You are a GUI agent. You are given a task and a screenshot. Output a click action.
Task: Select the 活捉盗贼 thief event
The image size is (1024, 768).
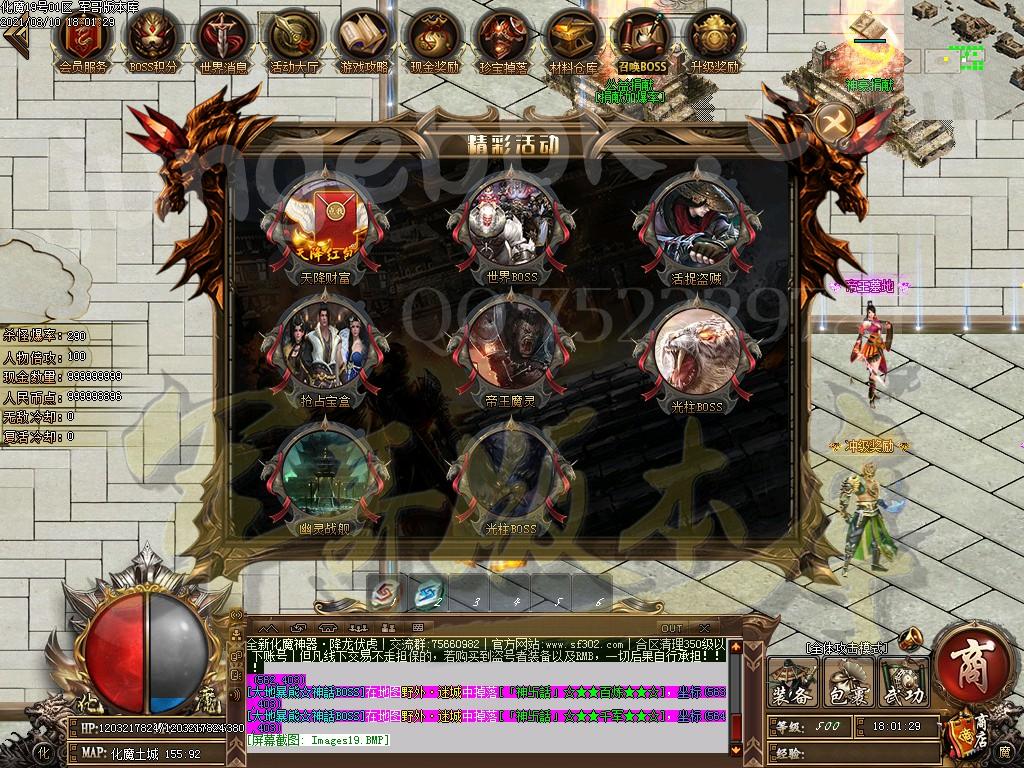[697, 224]
